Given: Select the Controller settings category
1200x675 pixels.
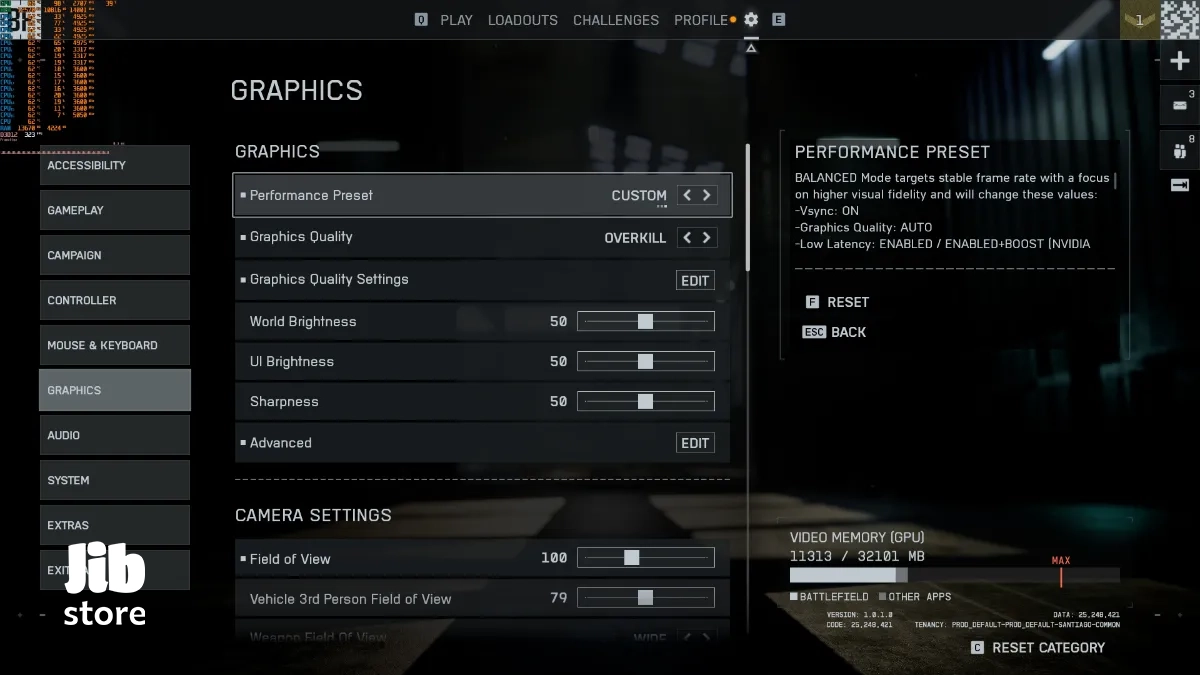Looking at the screenshot, I should point(114,300).
